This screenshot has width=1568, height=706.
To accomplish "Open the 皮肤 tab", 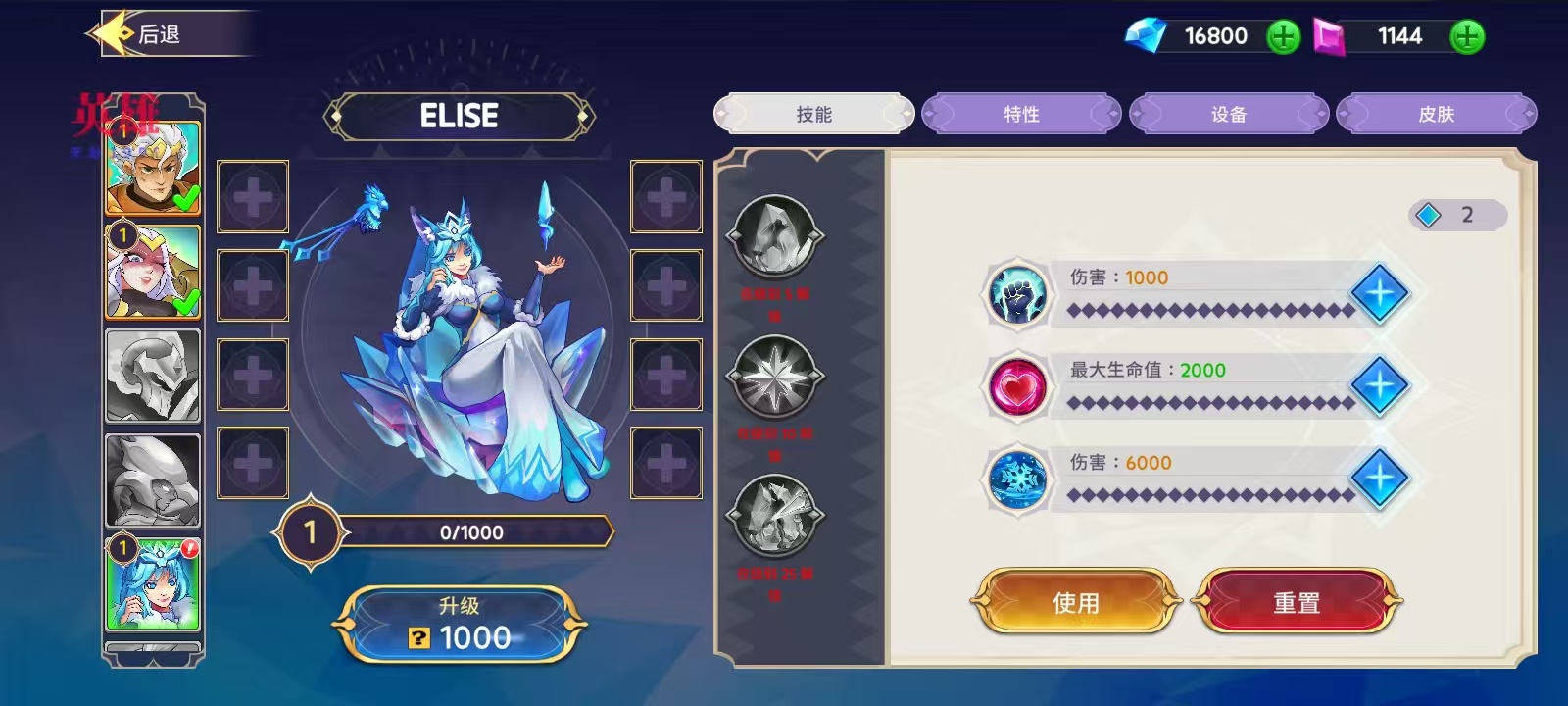I will pos(1437,114).
